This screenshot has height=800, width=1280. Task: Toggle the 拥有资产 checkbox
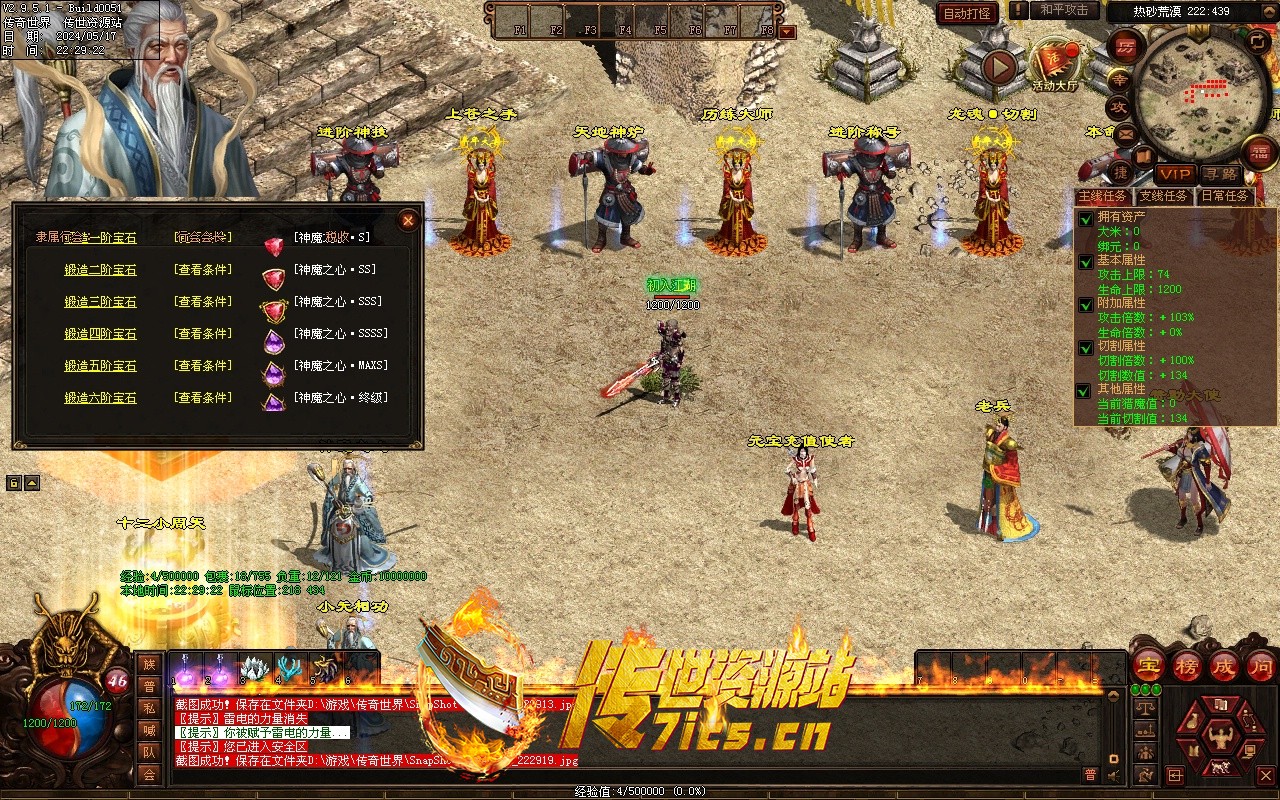tap(1085, 219)
